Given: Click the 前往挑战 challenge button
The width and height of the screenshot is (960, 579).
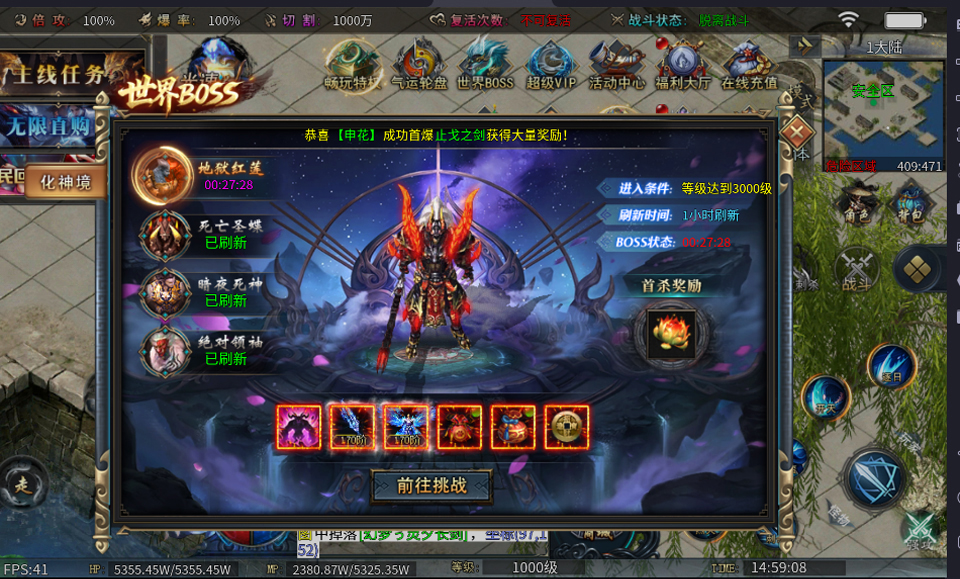Looking at the screenshot, I should 431,486.
